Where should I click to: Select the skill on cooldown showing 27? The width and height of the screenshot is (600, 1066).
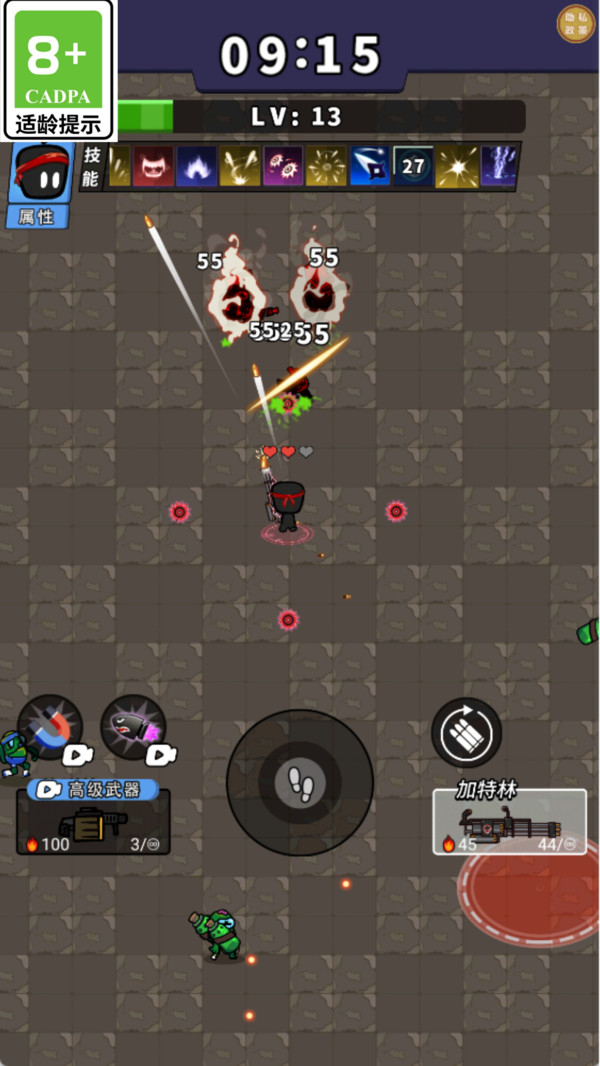412,167
